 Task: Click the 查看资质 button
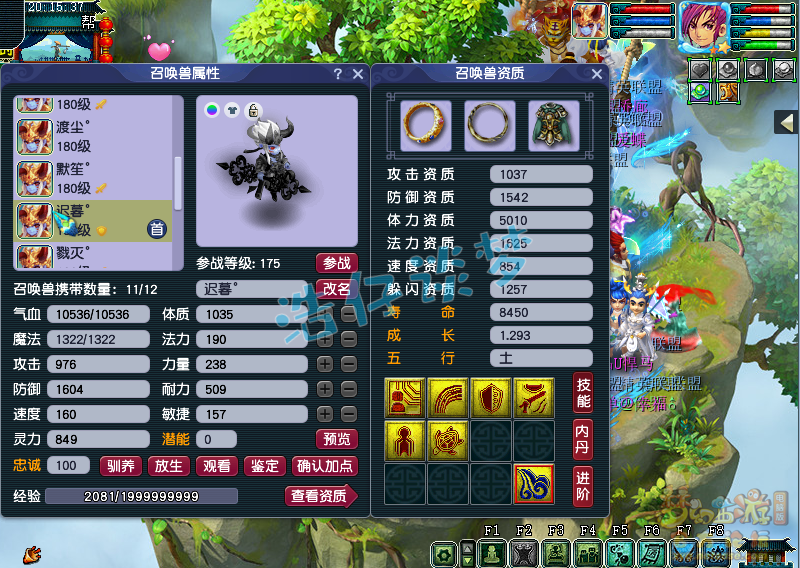pyautogui.click(x=320, y=496)
